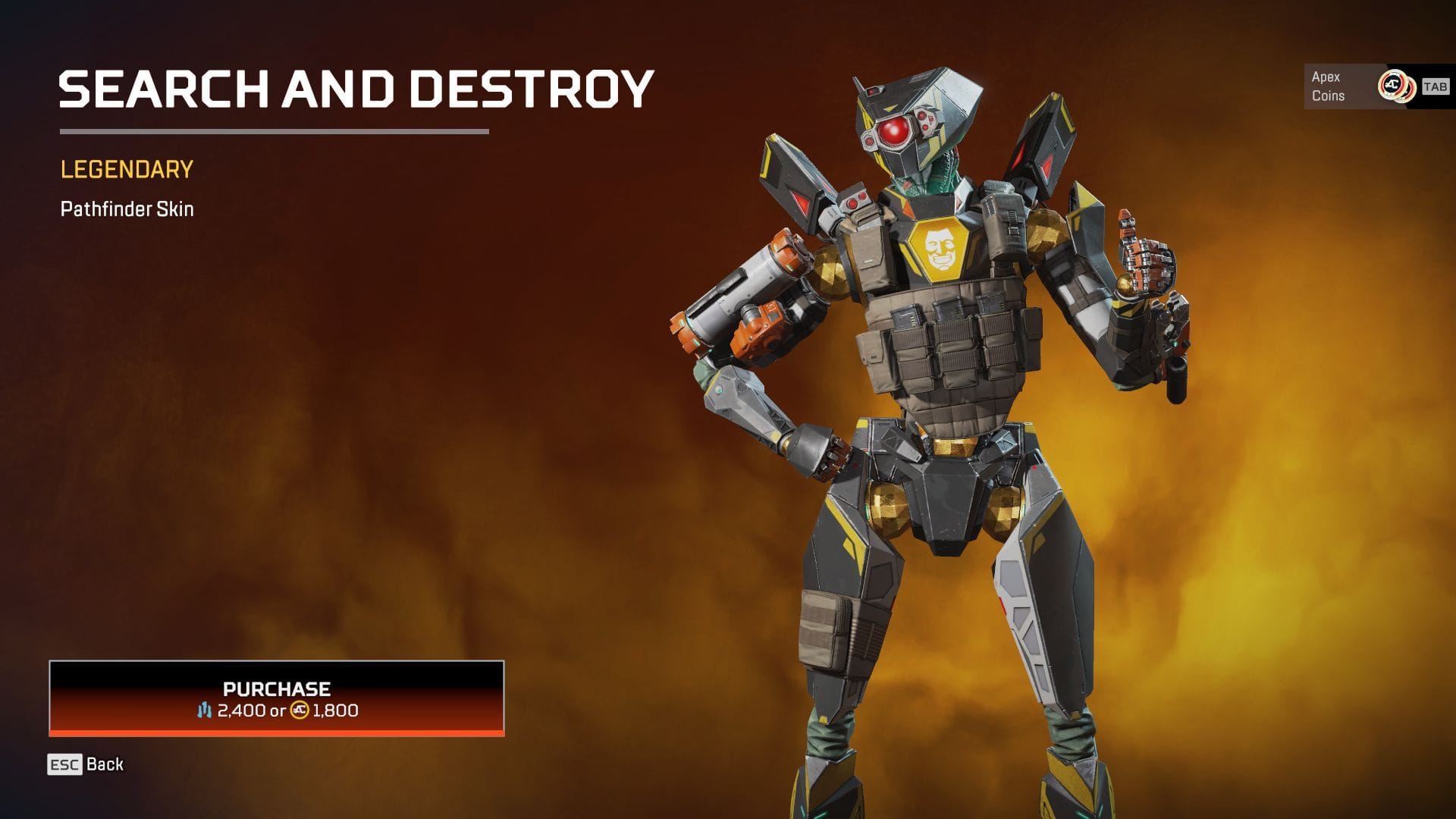The height and width of the screenshot is (819, 1456).
Task: Click the ESC key icon next to Back
Action: 64,764
